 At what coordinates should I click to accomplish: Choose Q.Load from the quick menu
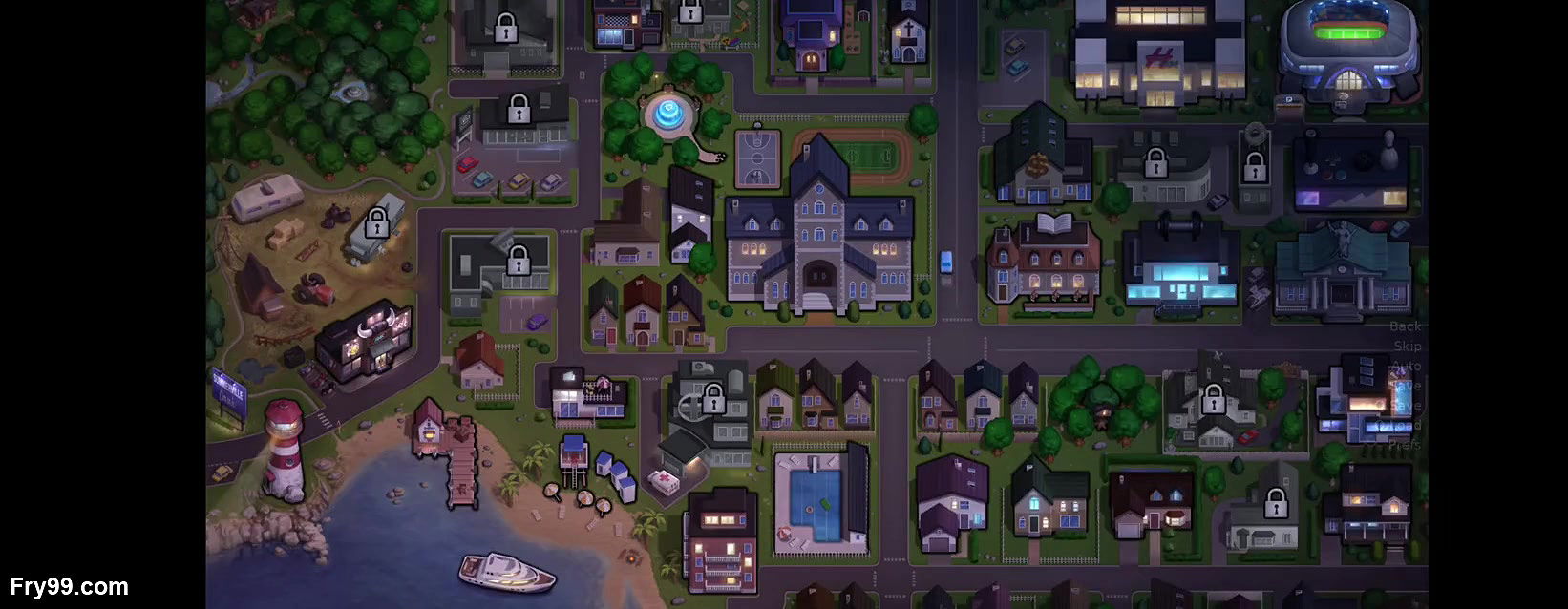point(1405,426)
